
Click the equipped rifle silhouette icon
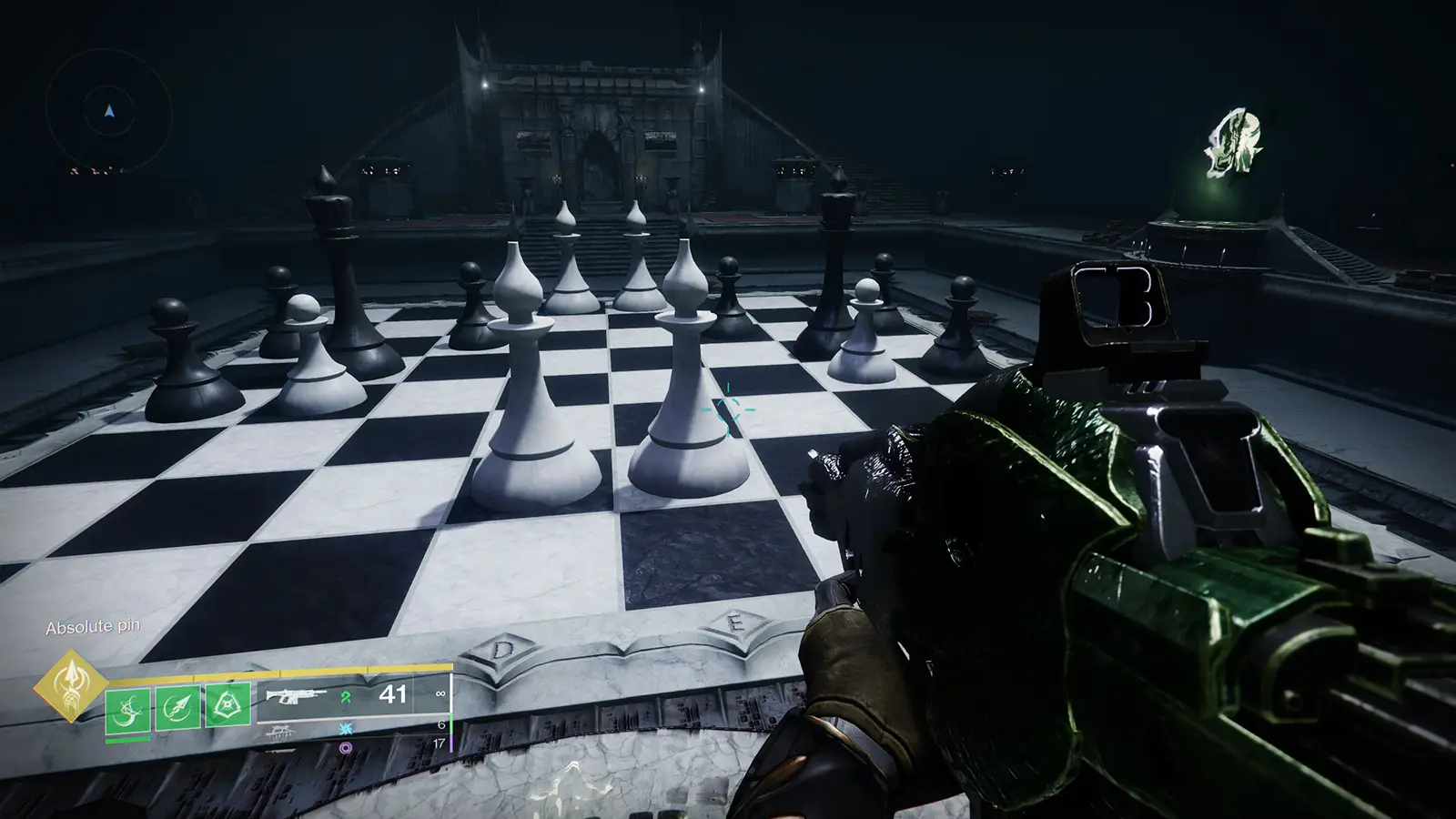(x=293, y=695)
